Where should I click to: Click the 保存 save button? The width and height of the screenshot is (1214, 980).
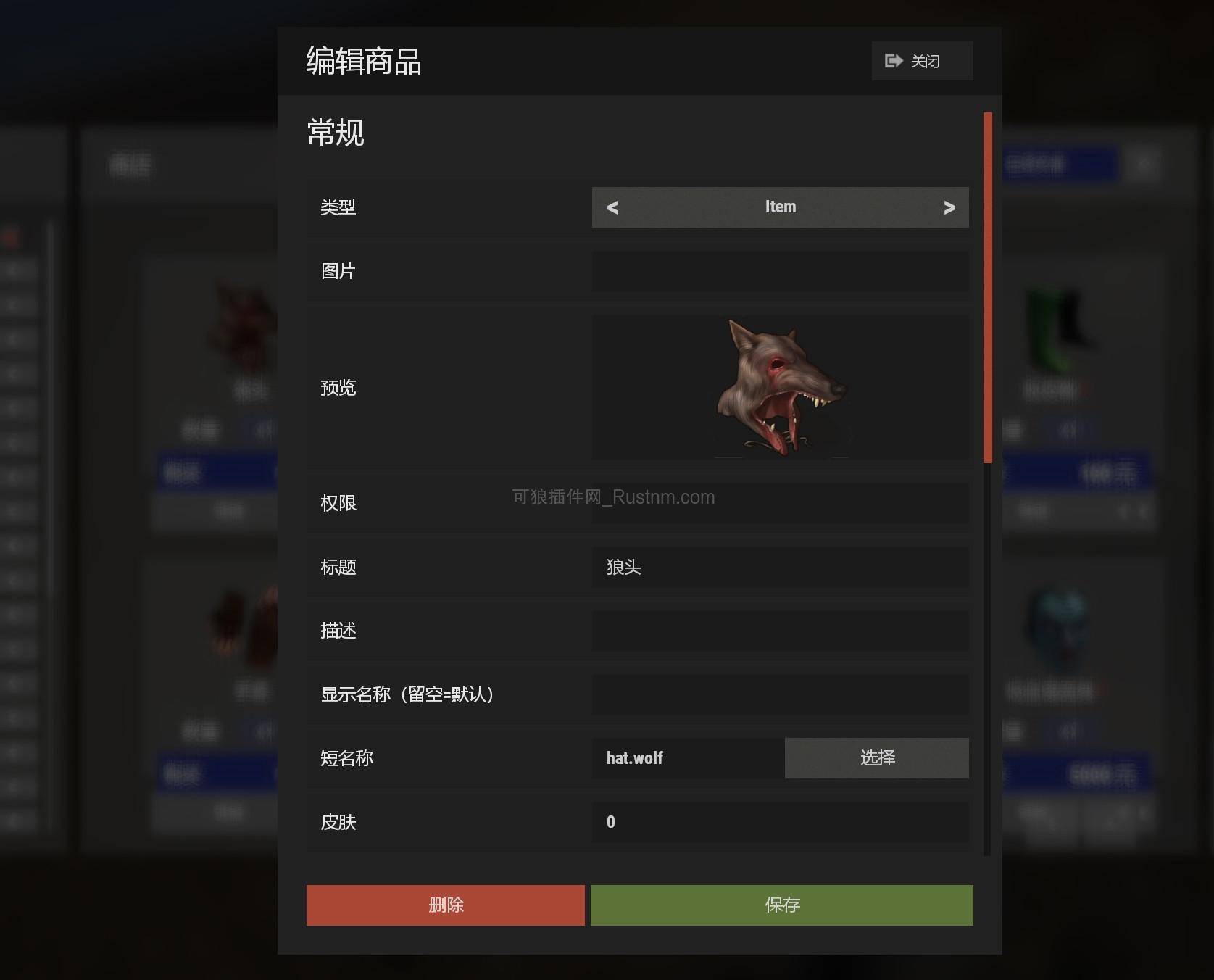[x=782, y=905]
